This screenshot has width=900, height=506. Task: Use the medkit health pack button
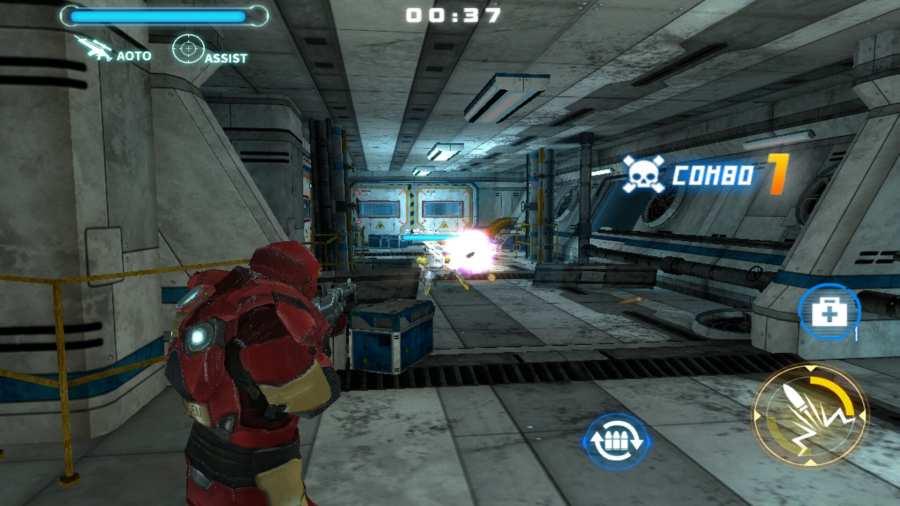point(829,313)
